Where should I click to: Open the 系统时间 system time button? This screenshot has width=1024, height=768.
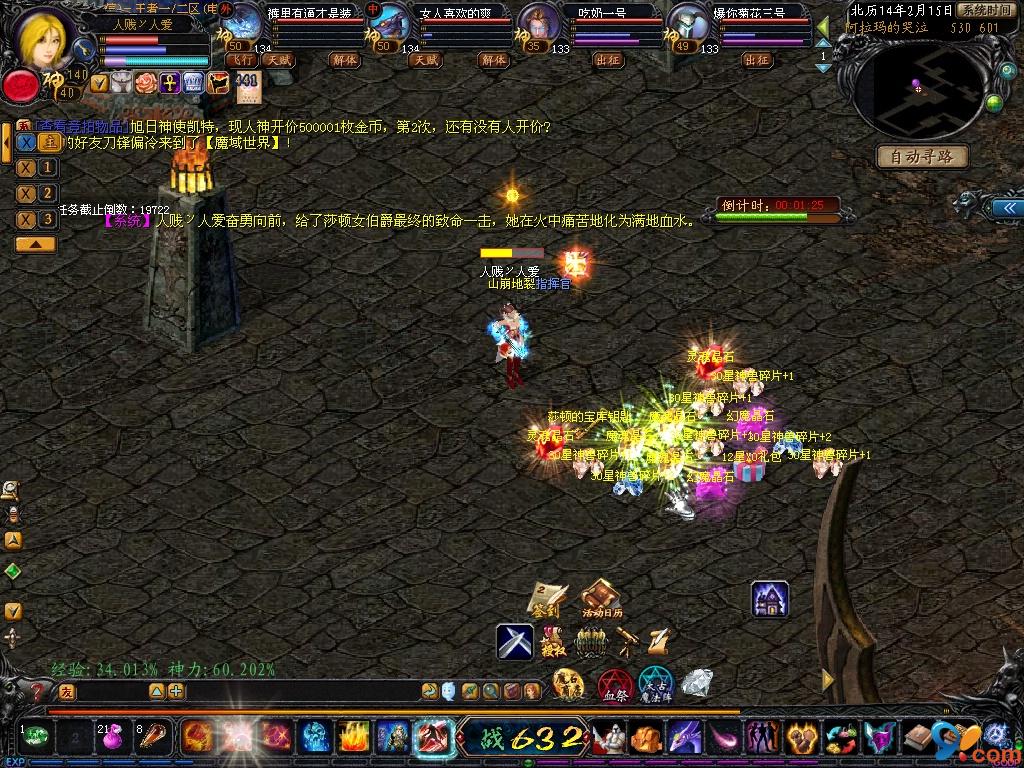[x=984, y=10]
